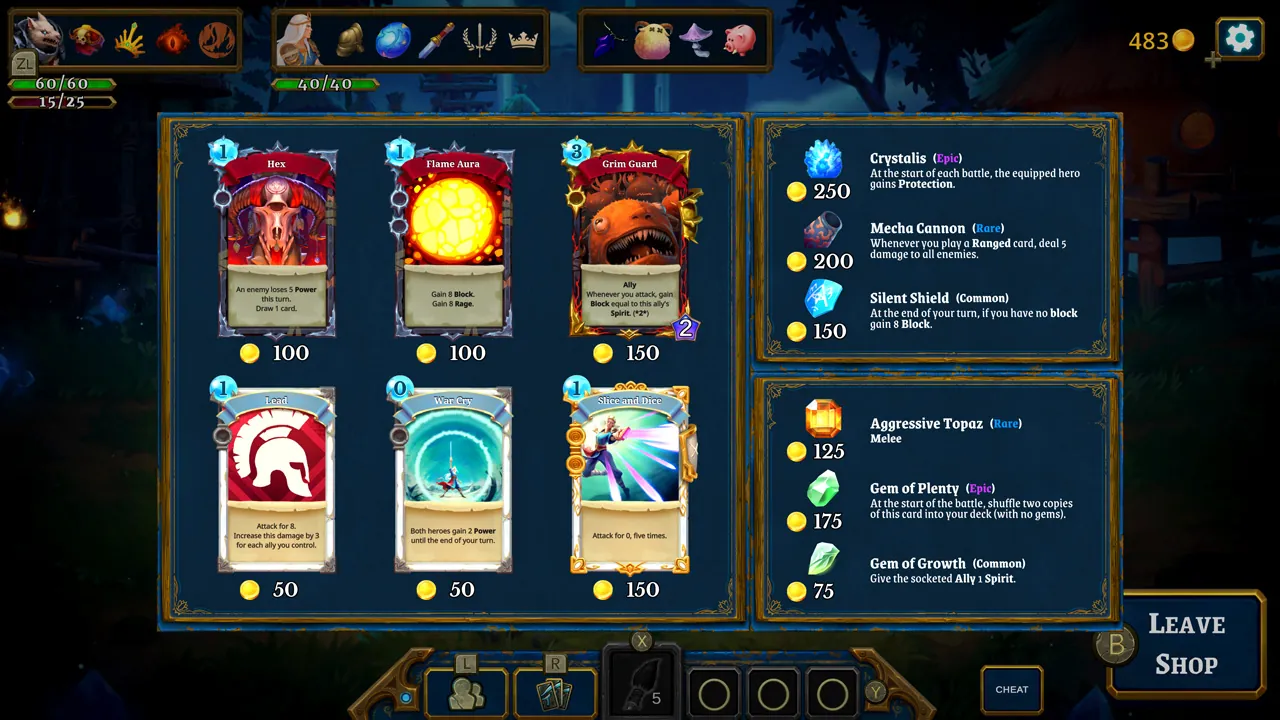Pick the Grim Guard ally card
Screen dimensions: 1280x720
629,240
